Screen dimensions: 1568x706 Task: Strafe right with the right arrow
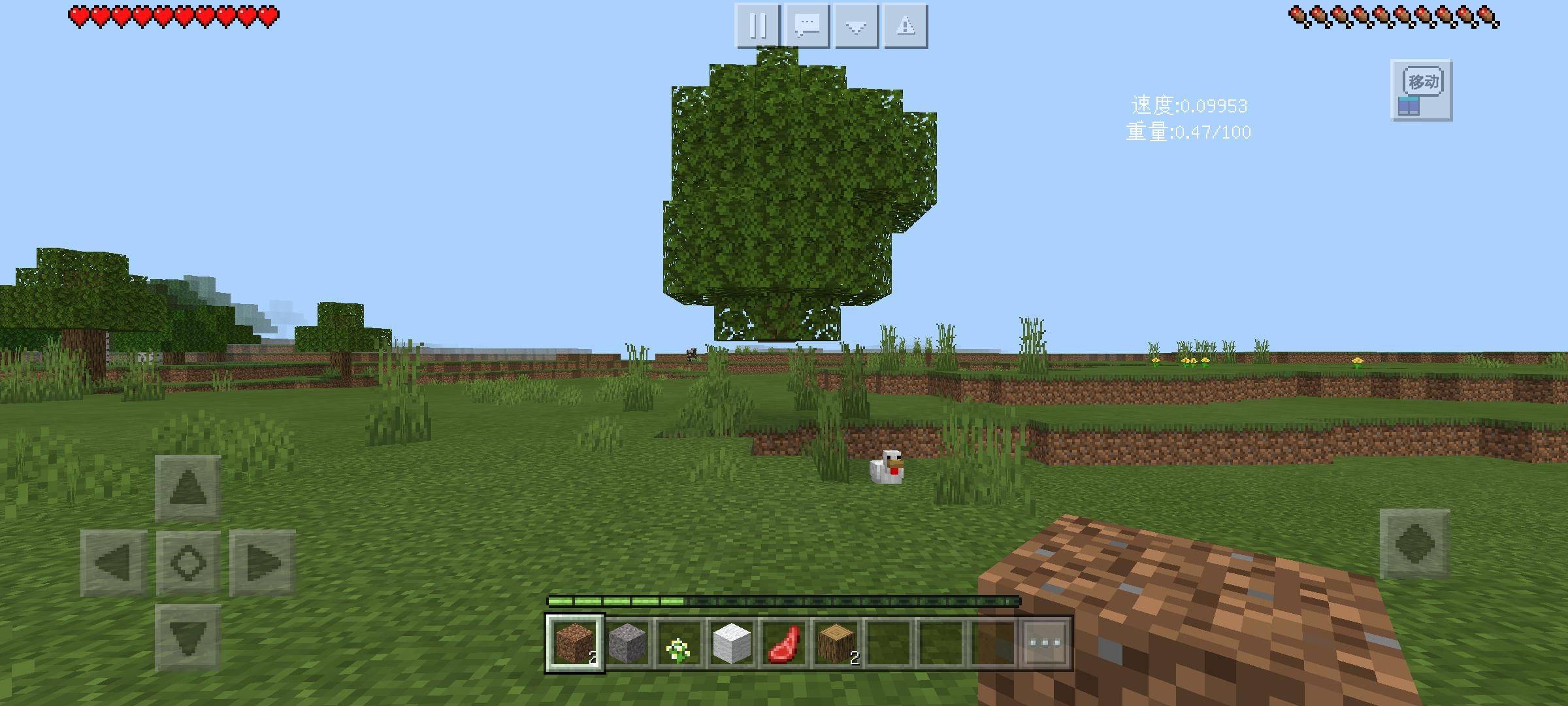(262, 562)
